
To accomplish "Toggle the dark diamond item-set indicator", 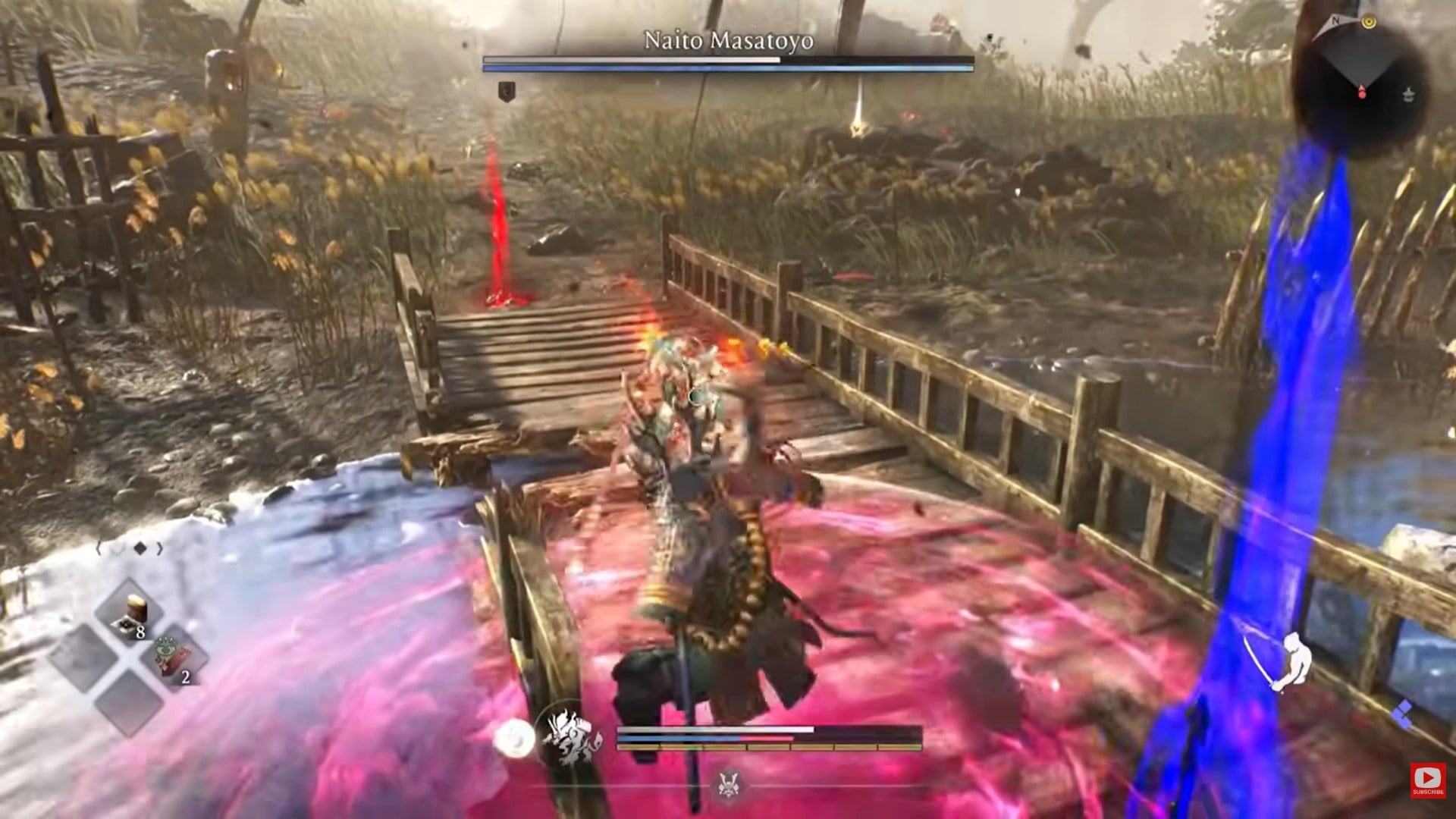I will click(140, 548).
